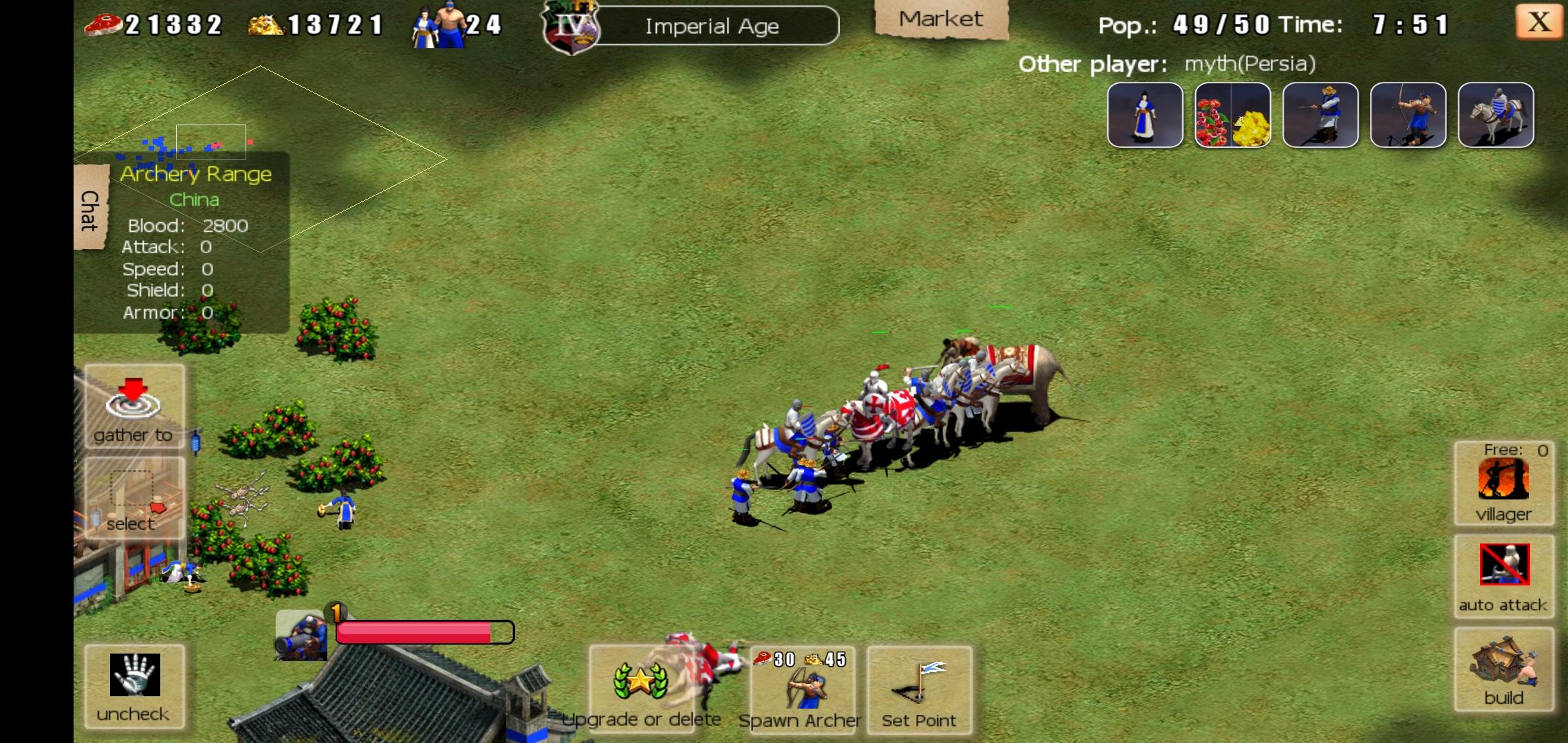
Task: Select the cavalry horseman portrait
Action: pyautogui.click(x=1495, y=115)
